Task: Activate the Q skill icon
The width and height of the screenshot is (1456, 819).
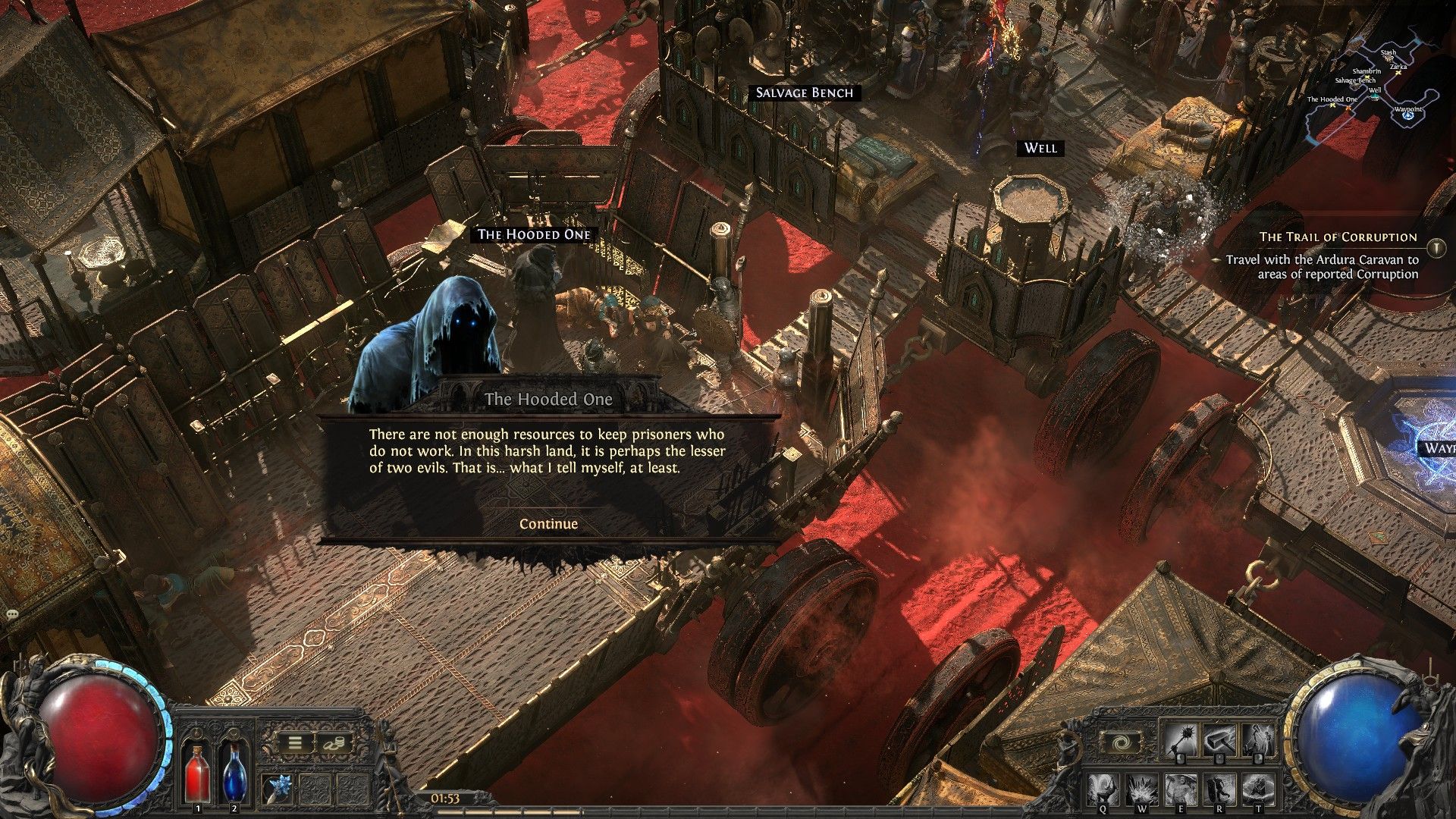Action: point(1104,790)
